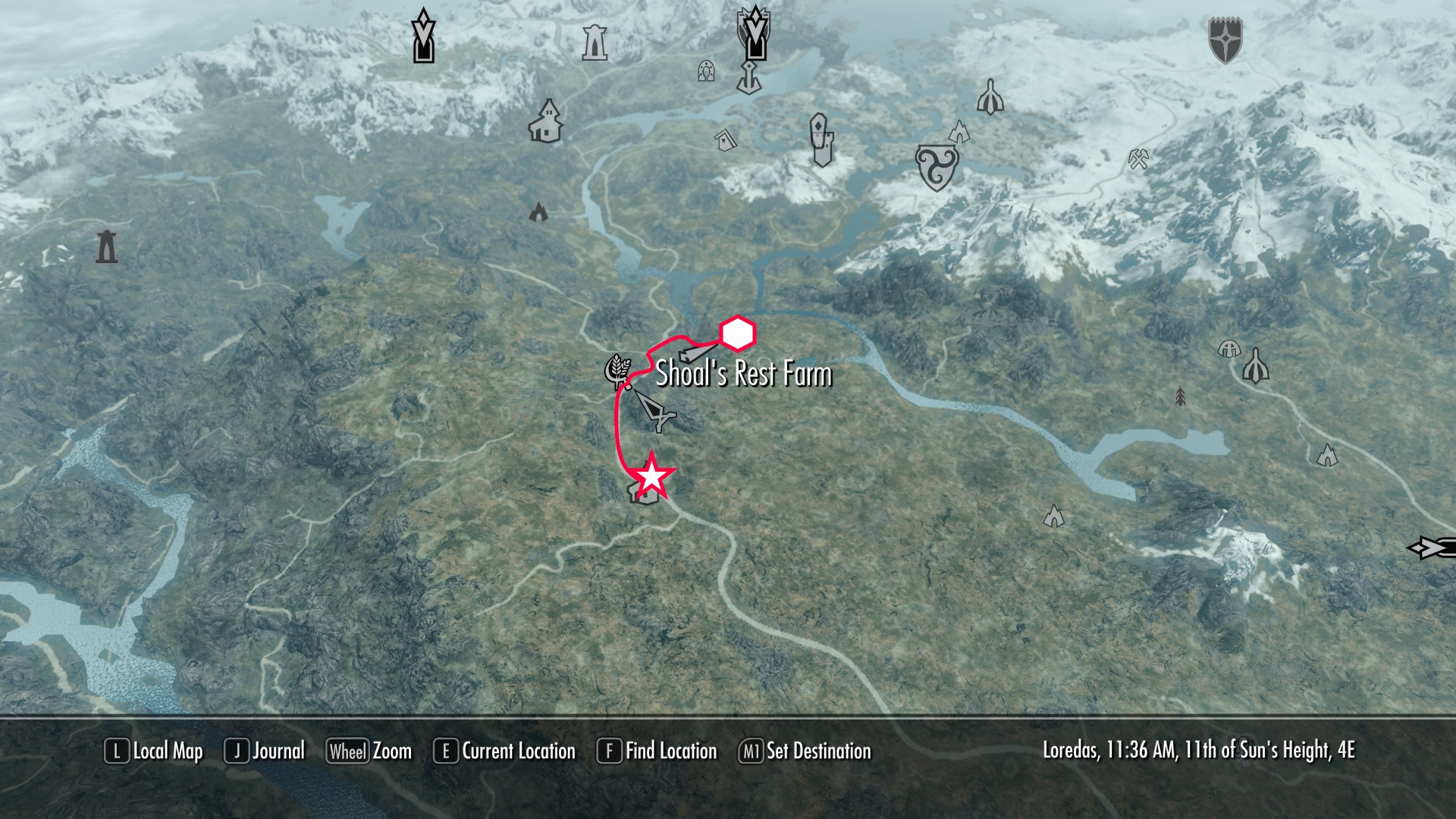Viewport: 1456px width, 819px height.
Task: Select the pine tree grove marker
Action: 1180,396
